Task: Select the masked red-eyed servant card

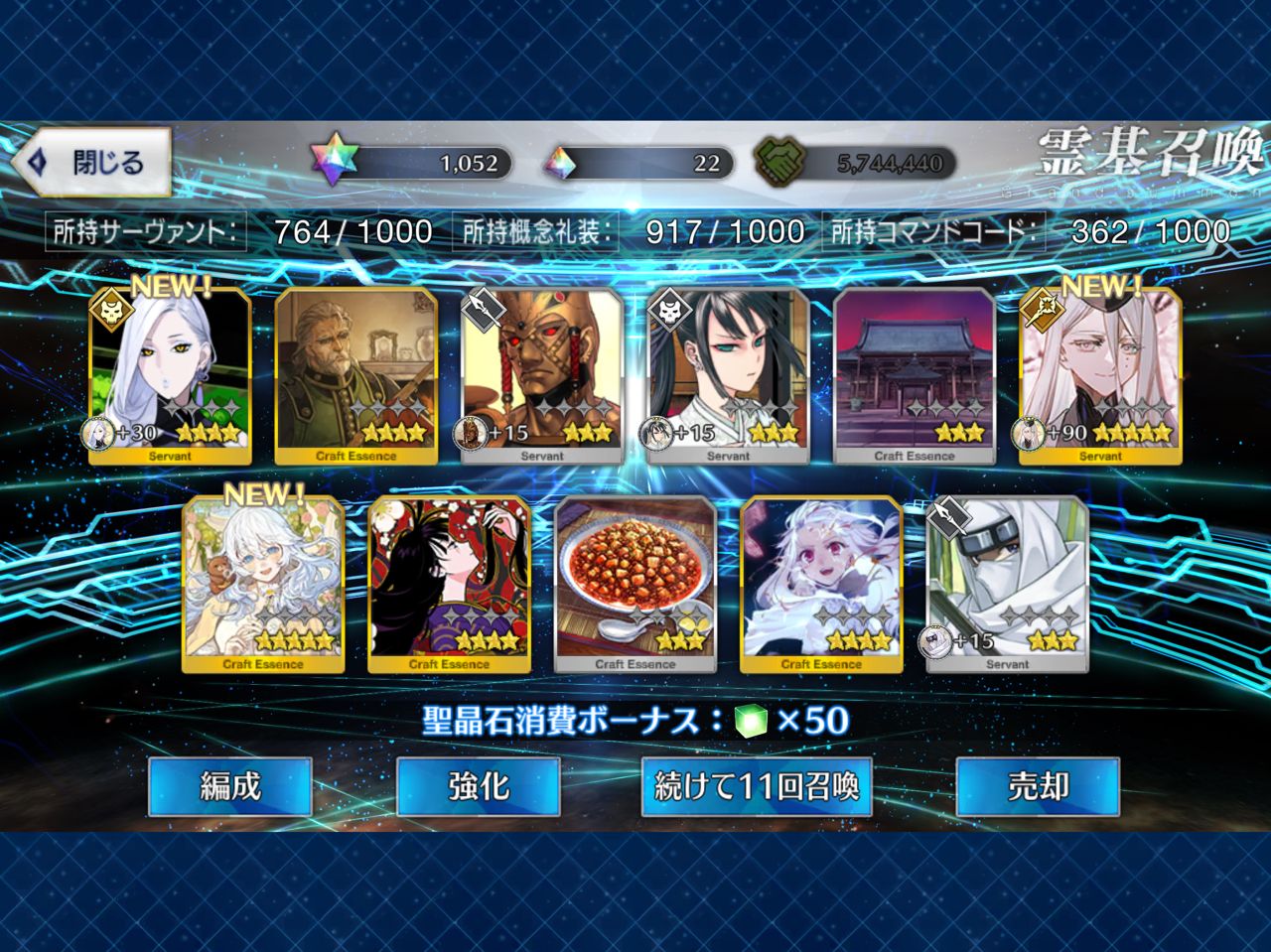Action: (x=542, y=377)
